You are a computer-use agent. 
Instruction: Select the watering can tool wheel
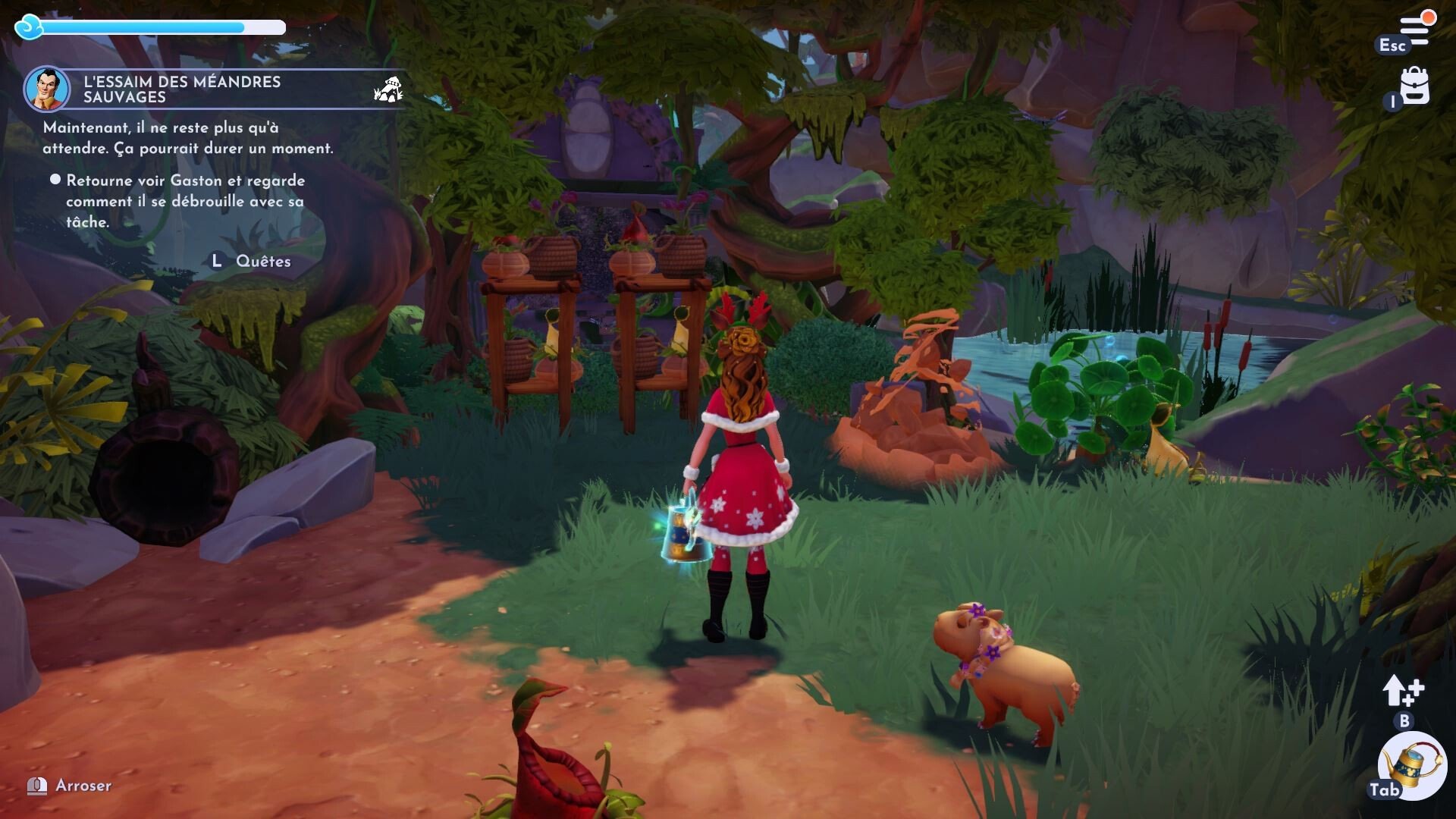point(1412,766)
